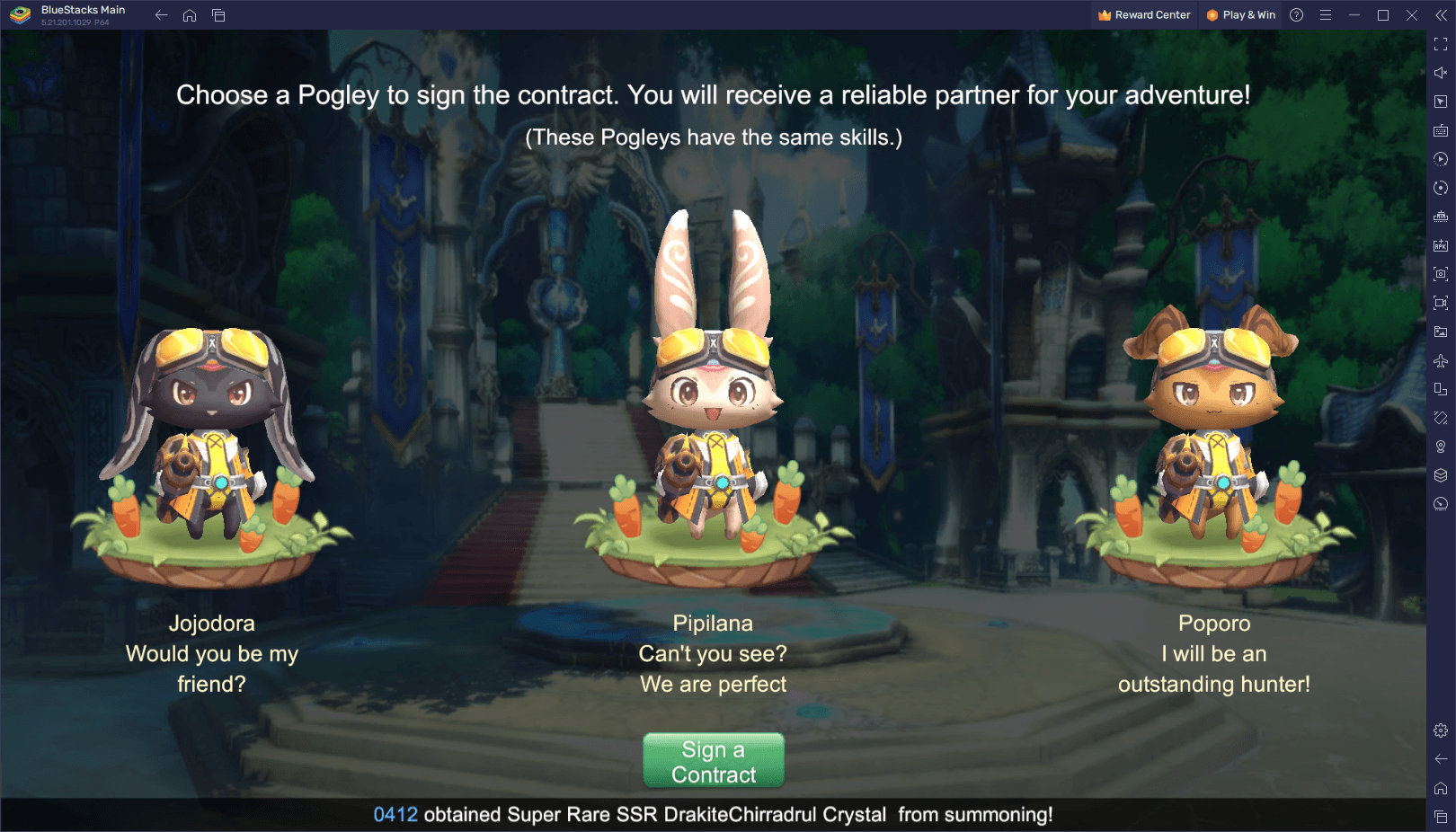Screen dimensions: 1456x832
Task: Mute the emulator audio with the speaker icon
Action: (1440, 73)
